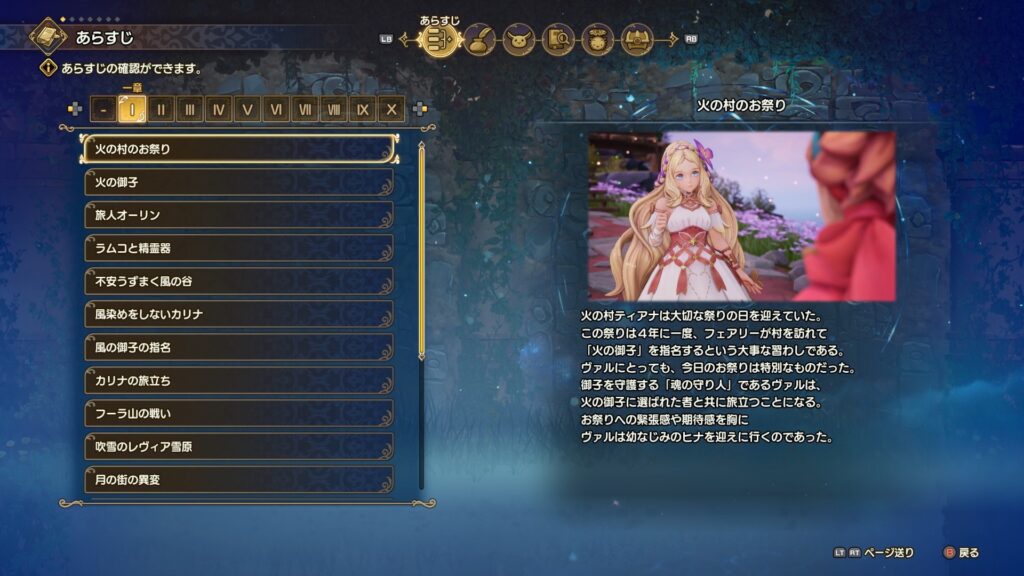Screen dimensions: 1024x576
Task: Choose the 旅人オーリン entry
Action: (x=239, y=215)
